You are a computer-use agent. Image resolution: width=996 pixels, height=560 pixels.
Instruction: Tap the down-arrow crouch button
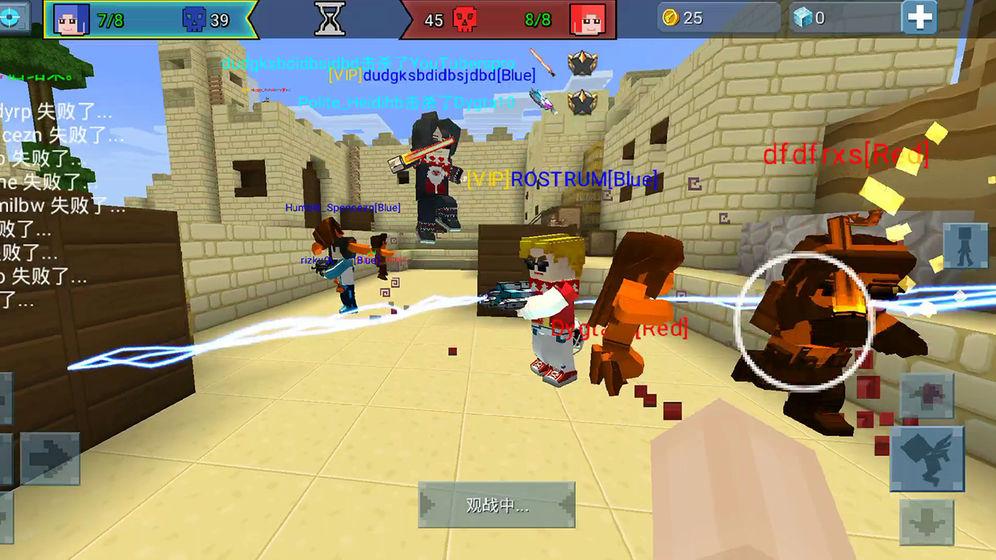[x=926, y=521]
